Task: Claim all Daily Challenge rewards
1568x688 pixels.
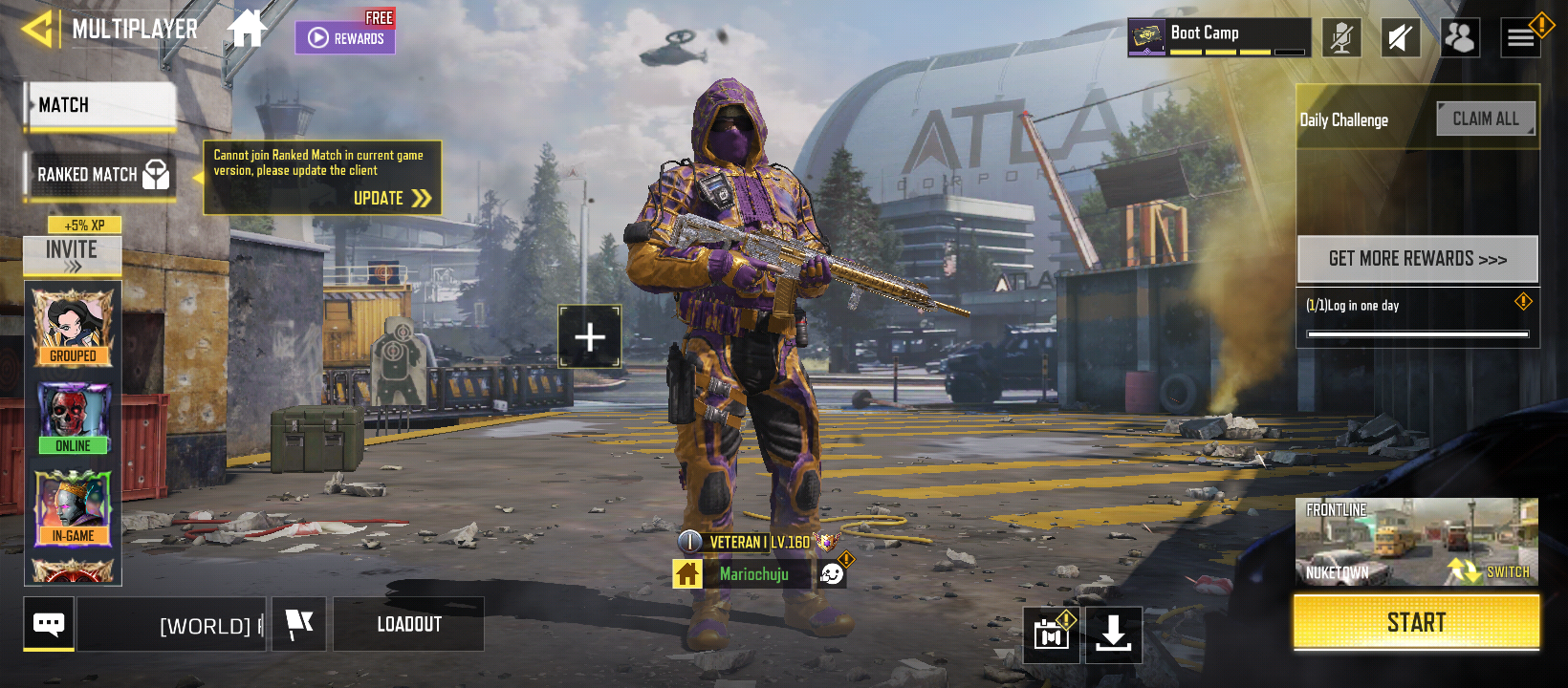Action: [x=1485, y=119]
